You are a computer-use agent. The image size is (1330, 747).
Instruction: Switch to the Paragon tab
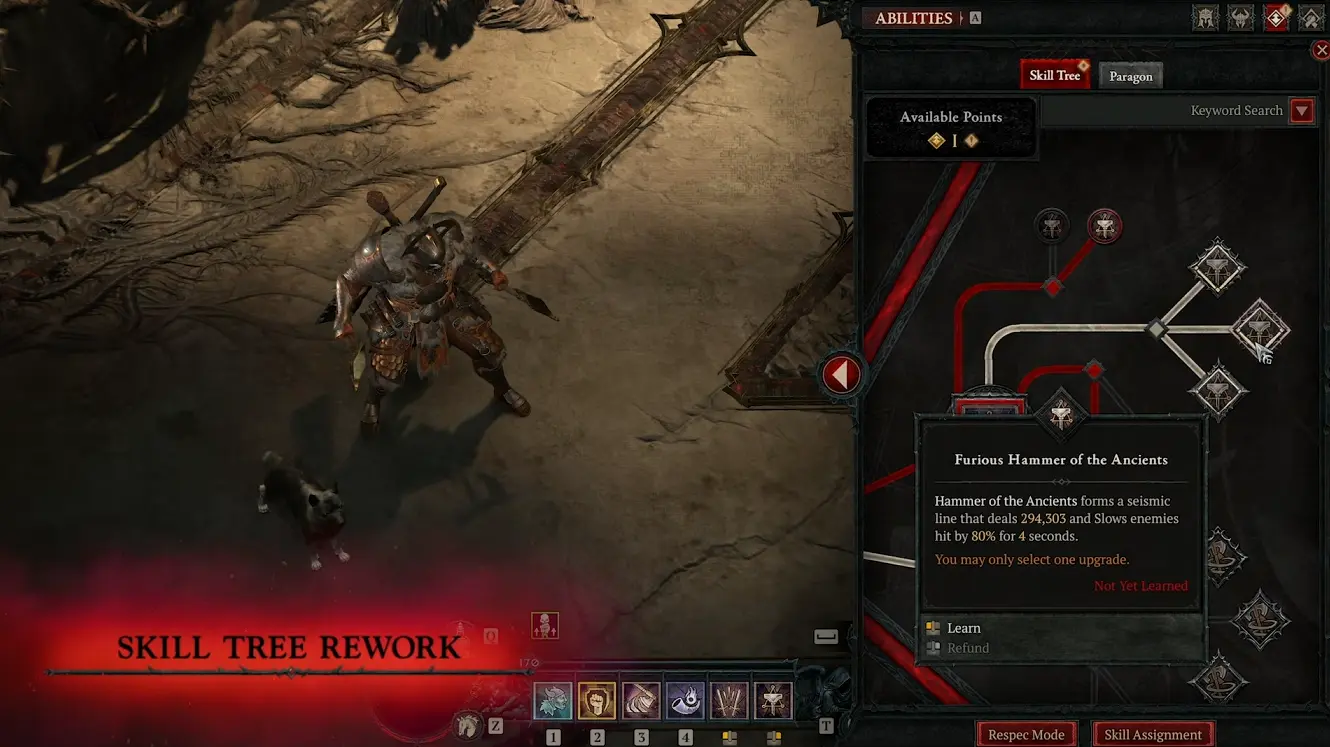pos(1130,76)
